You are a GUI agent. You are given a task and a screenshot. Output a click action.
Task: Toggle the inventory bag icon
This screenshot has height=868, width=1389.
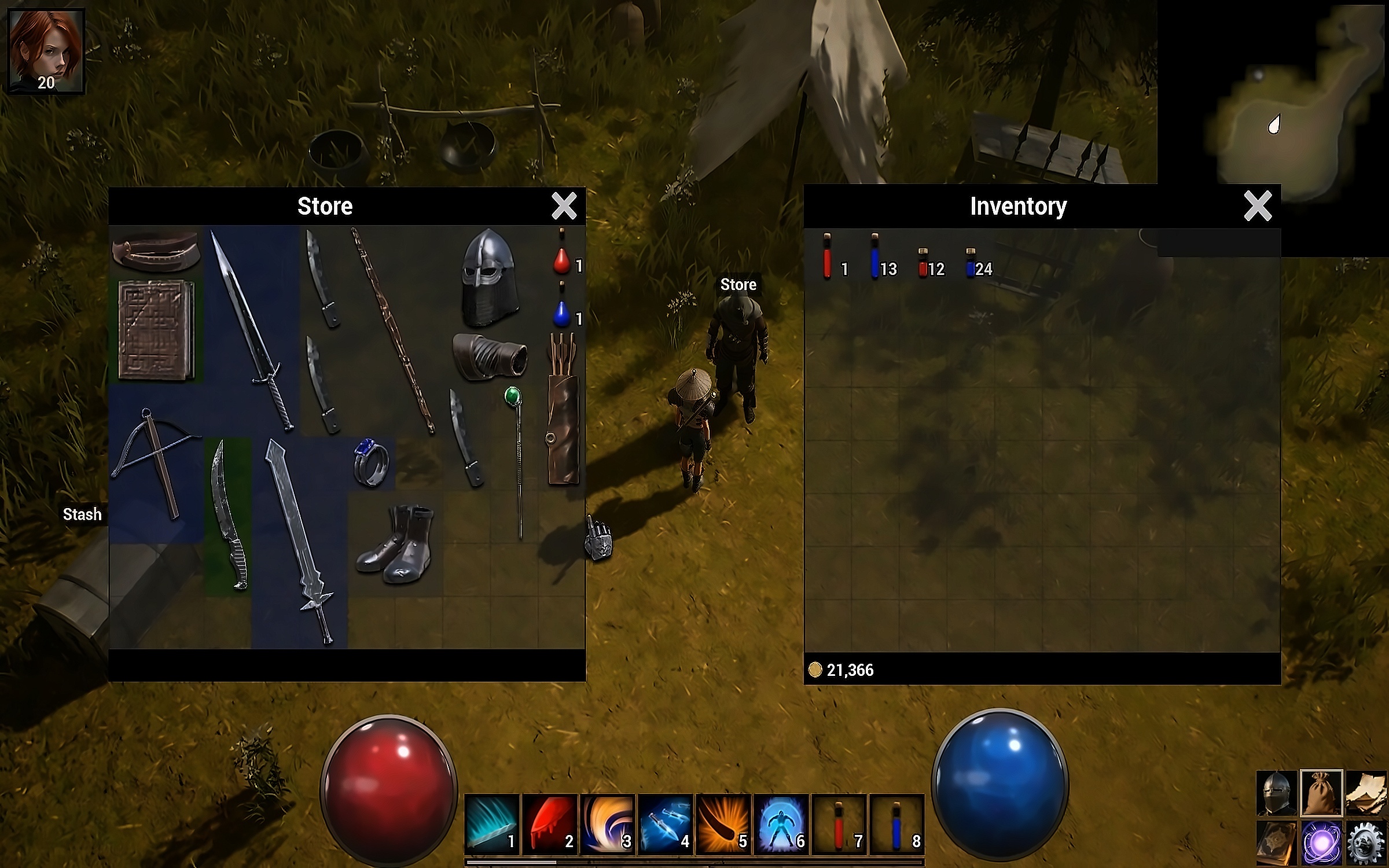(x=1321, y=792)
